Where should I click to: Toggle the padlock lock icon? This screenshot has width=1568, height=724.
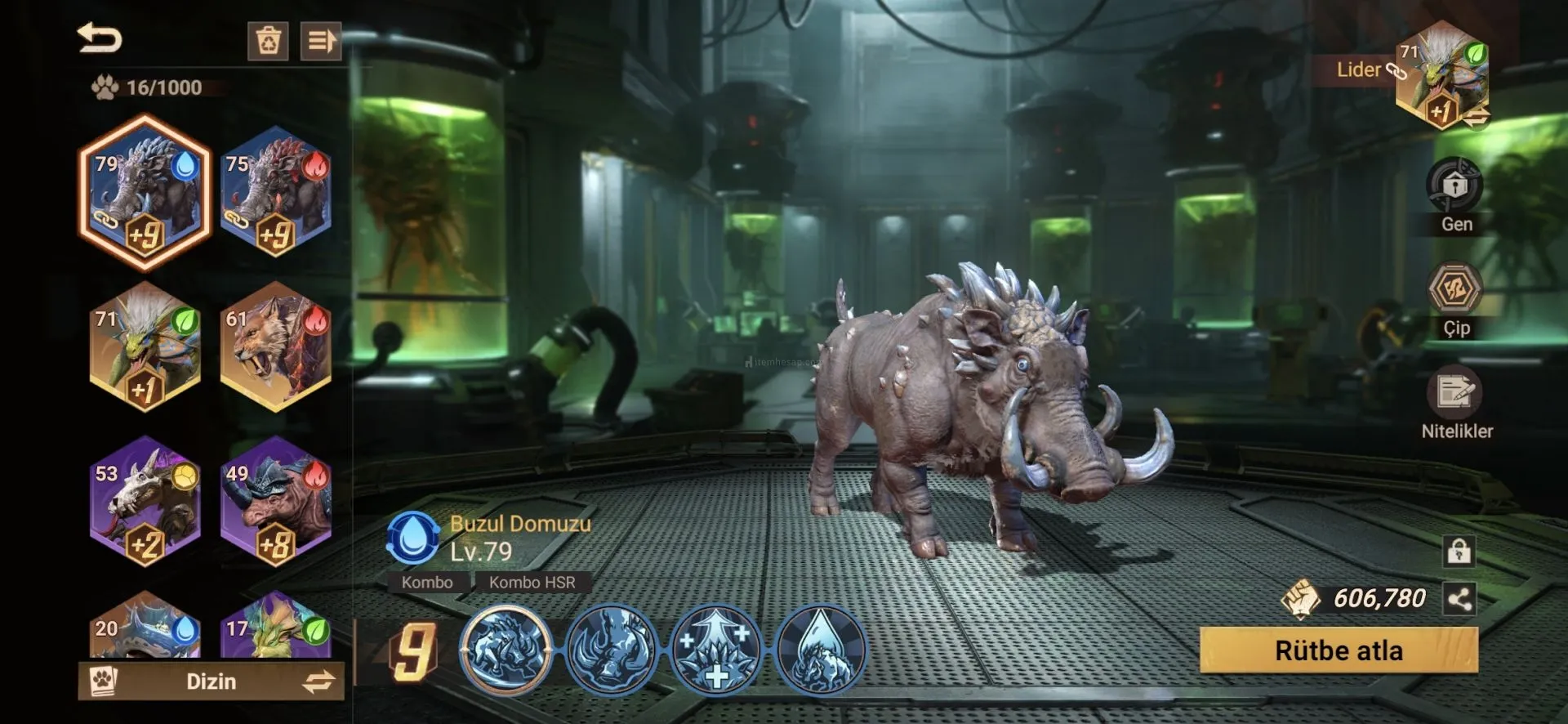1459,552
